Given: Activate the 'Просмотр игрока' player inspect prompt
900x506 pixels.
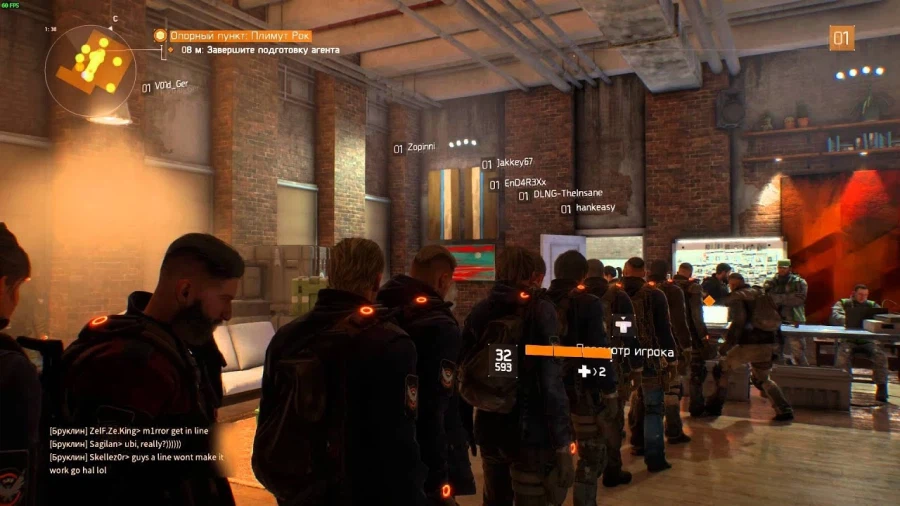Looking at the screenshot, I should (625, 352).
